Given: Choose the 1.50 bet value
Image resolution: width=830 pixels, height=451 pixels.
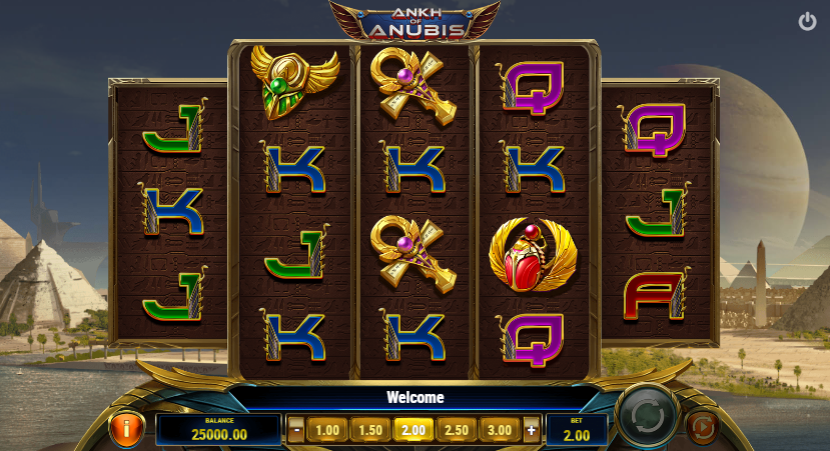Looking at the screenshot, I should [371, 430].
